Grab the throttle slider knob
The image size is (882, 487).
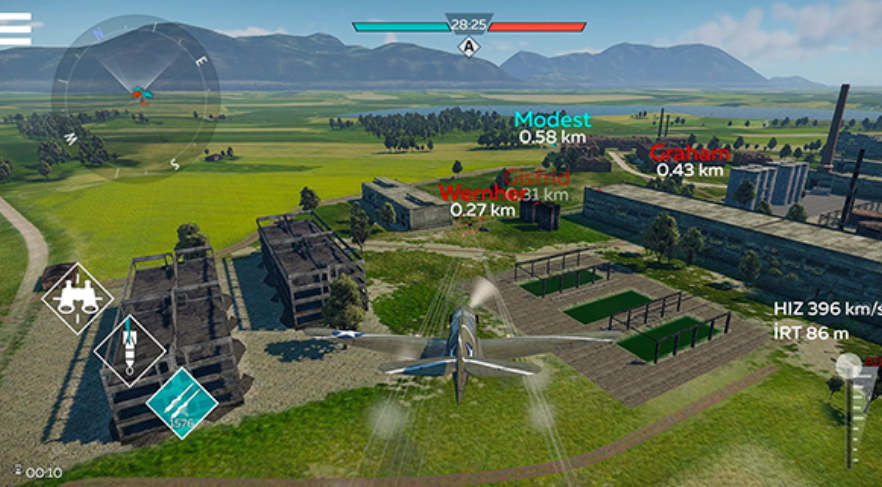click(849, 366)
